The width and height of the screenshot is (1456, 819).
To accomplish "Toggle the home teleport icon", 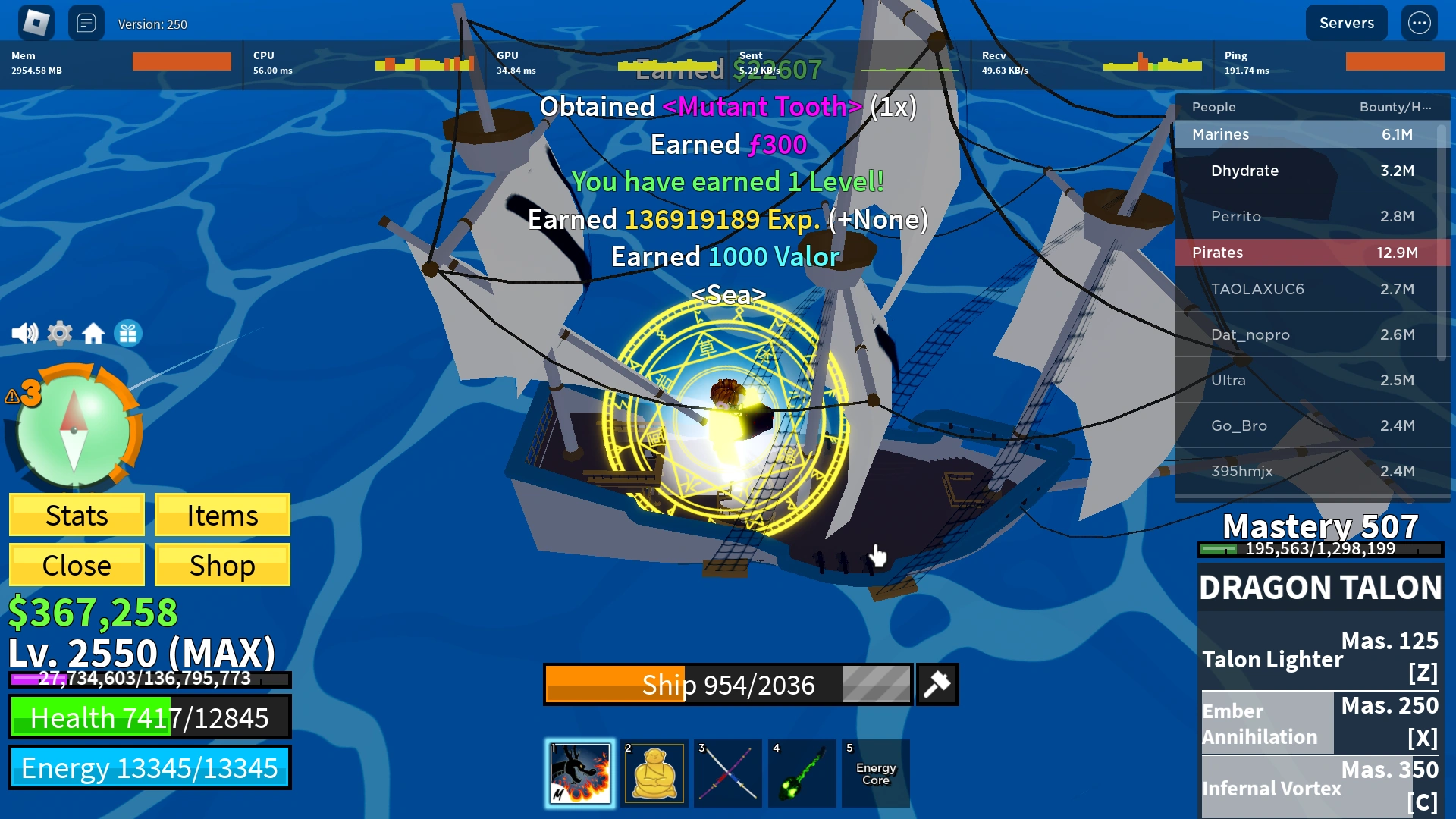I will click(x=93, y=332).
